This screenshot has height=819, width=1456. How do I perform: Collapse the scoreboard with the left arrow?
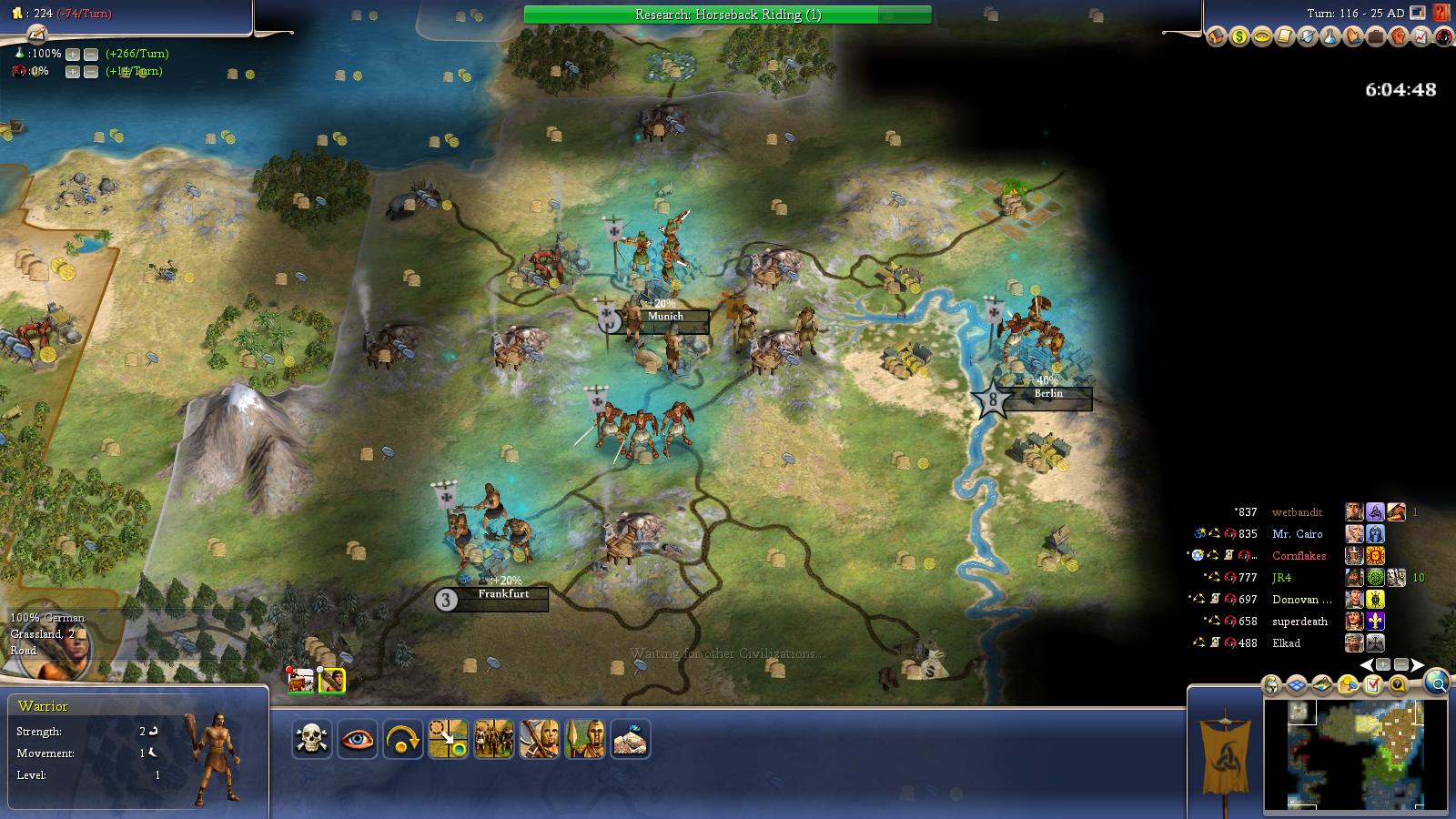(1367, 664)
